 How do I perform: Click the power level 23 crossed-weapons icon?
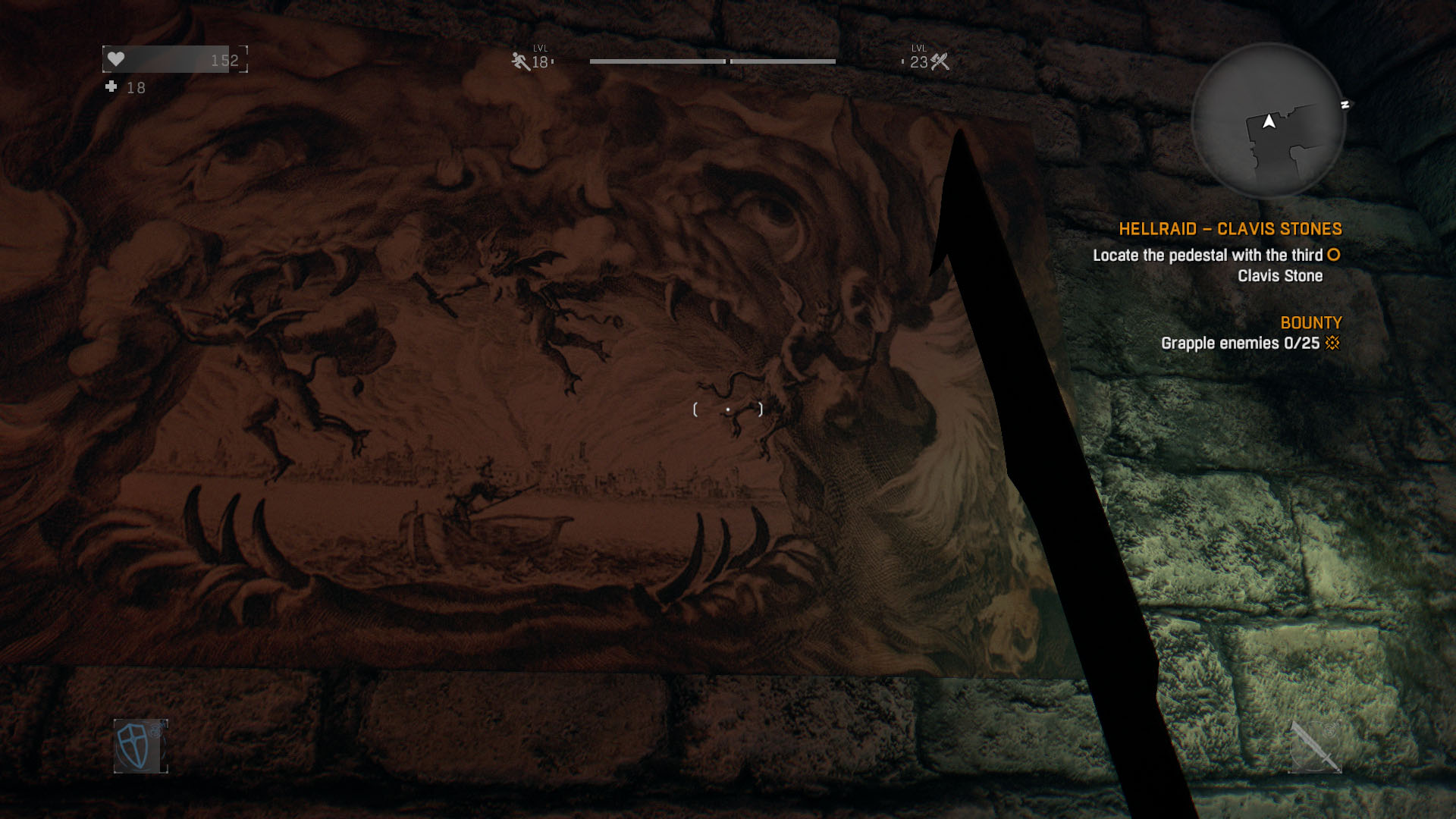[x=940, y=61]
